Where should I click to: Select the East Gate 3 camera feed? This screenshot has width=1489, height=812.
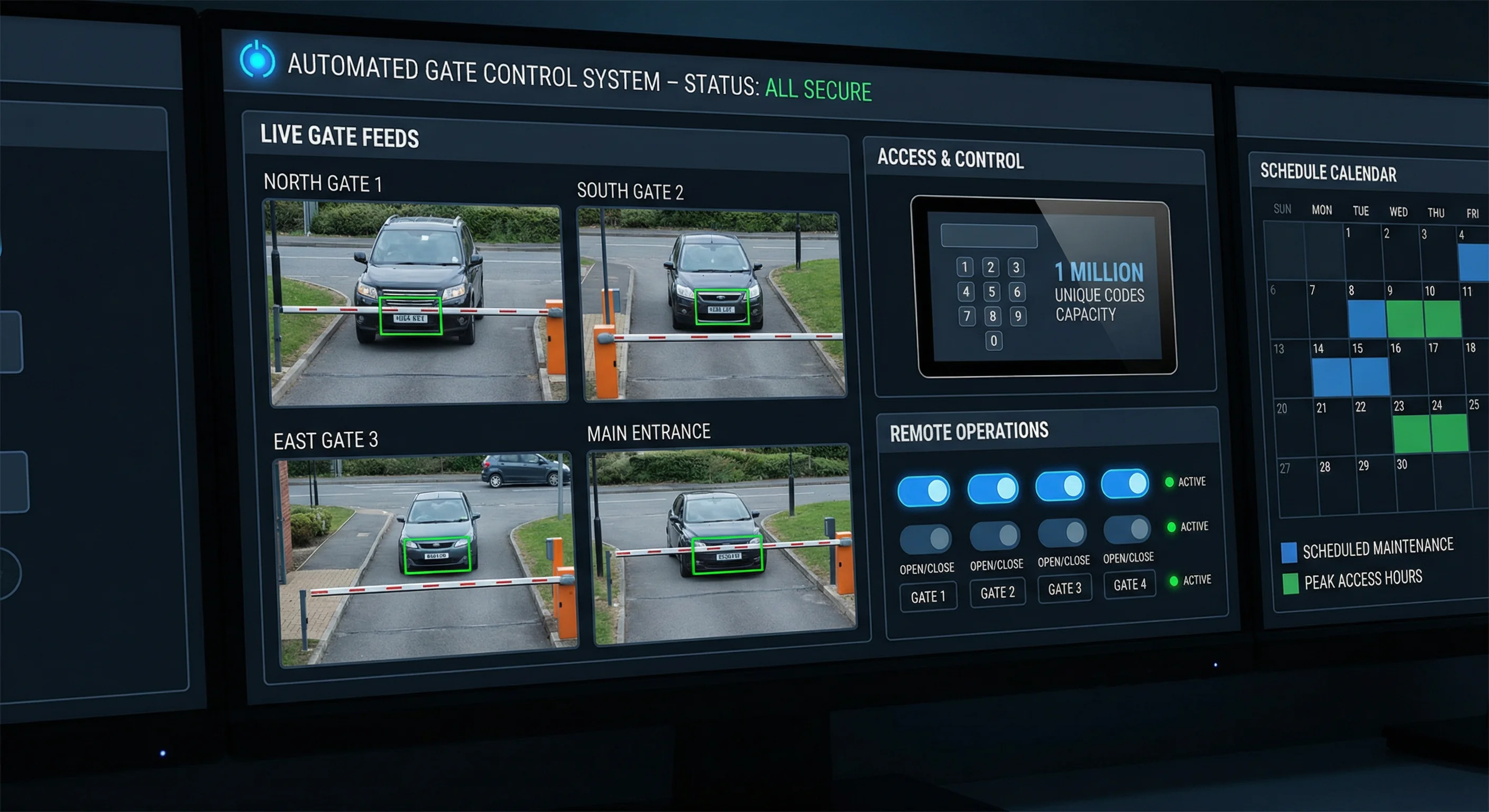point(427,559)
